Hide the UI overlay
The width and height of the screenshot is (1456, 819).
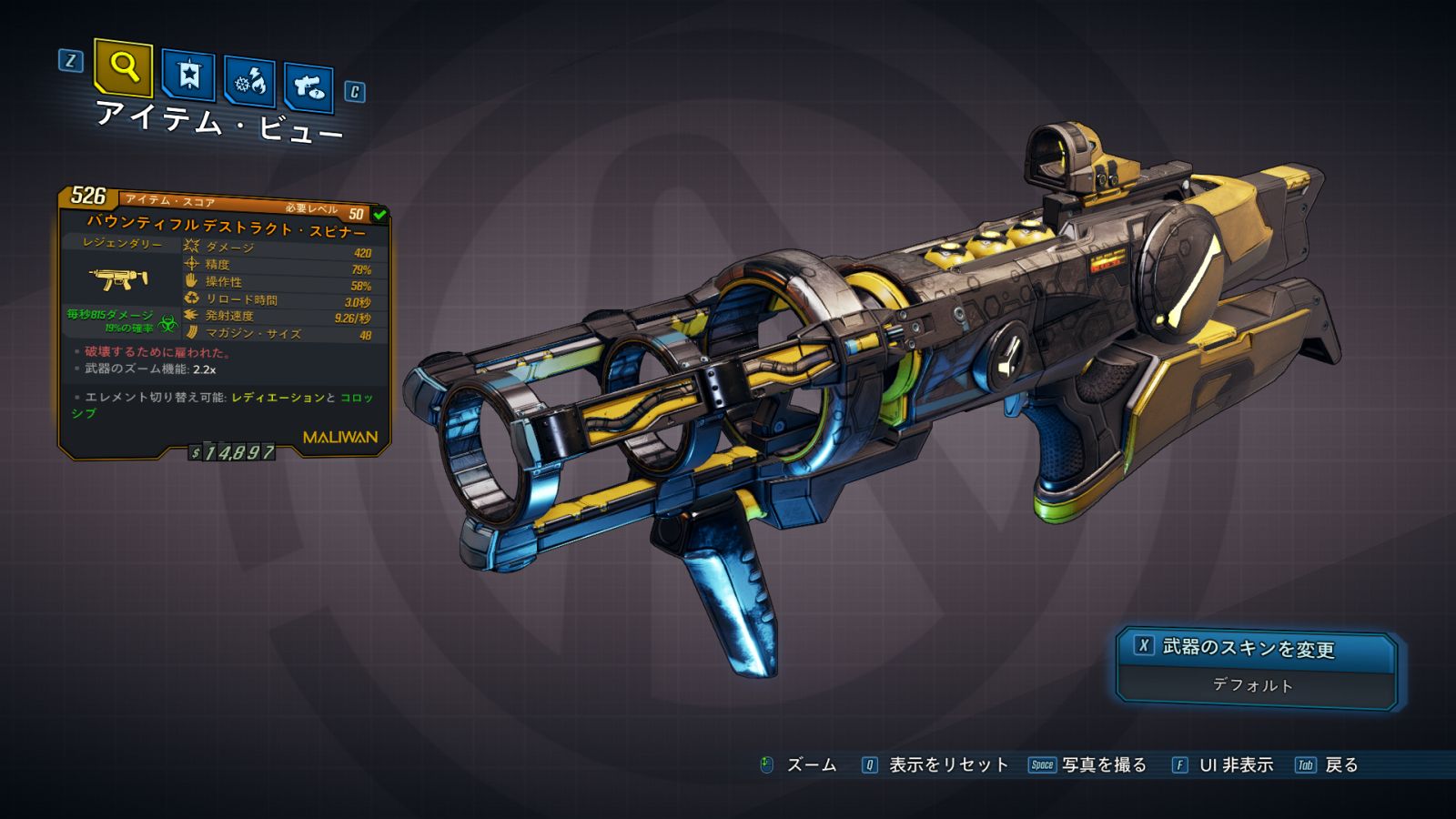pos(1223,765)
